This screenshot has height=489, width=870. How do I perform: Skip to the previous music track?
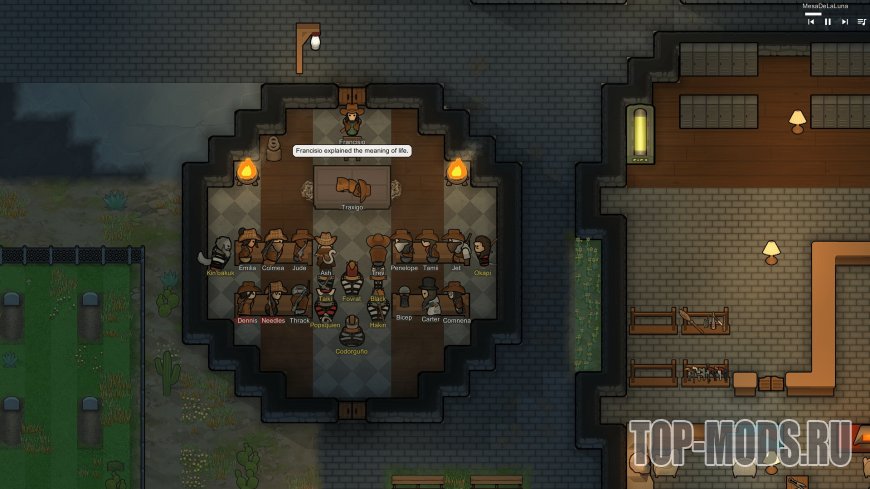pos(812,22)
